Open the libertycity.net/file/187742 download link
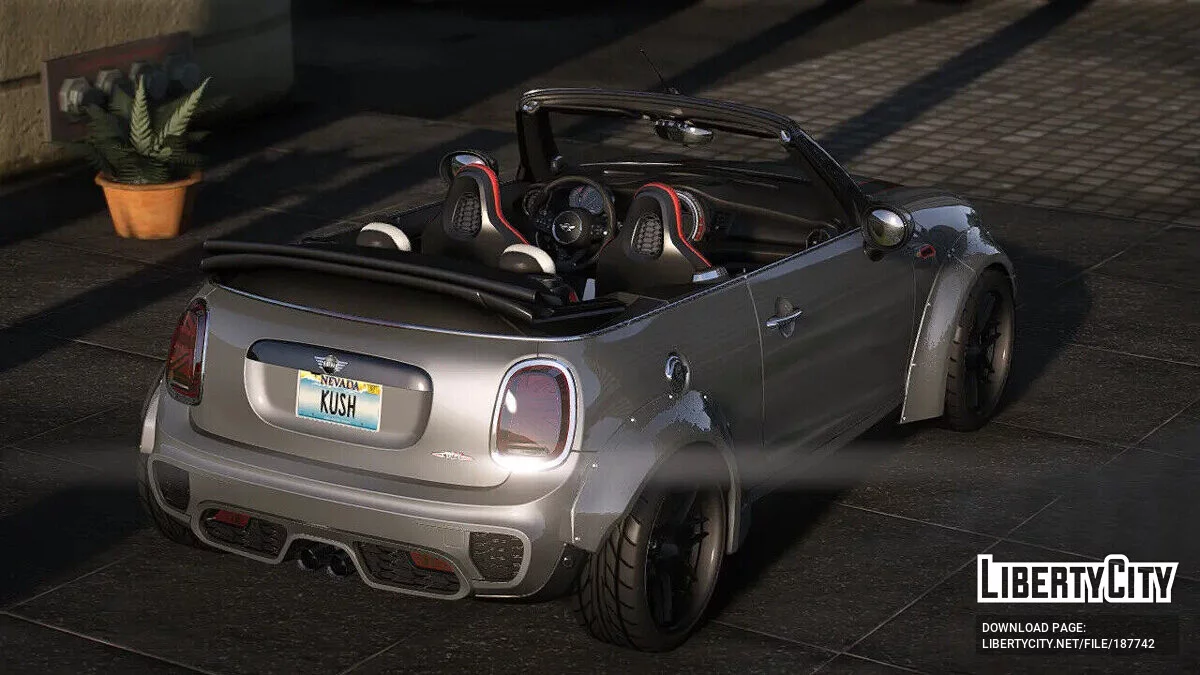This screenshot has width=1200, height=675. [1067, 644]
